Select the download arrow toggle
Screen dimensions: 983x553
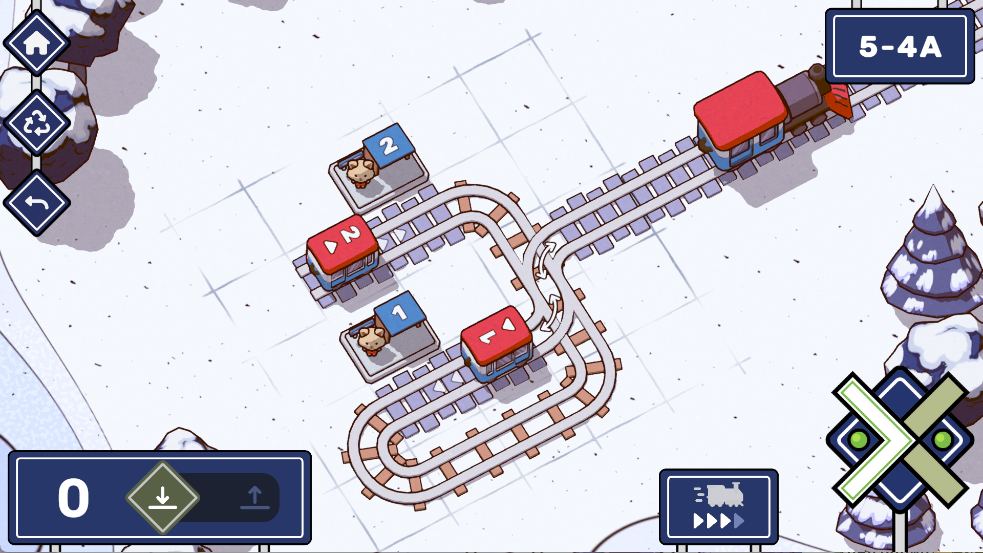(163, 497)
